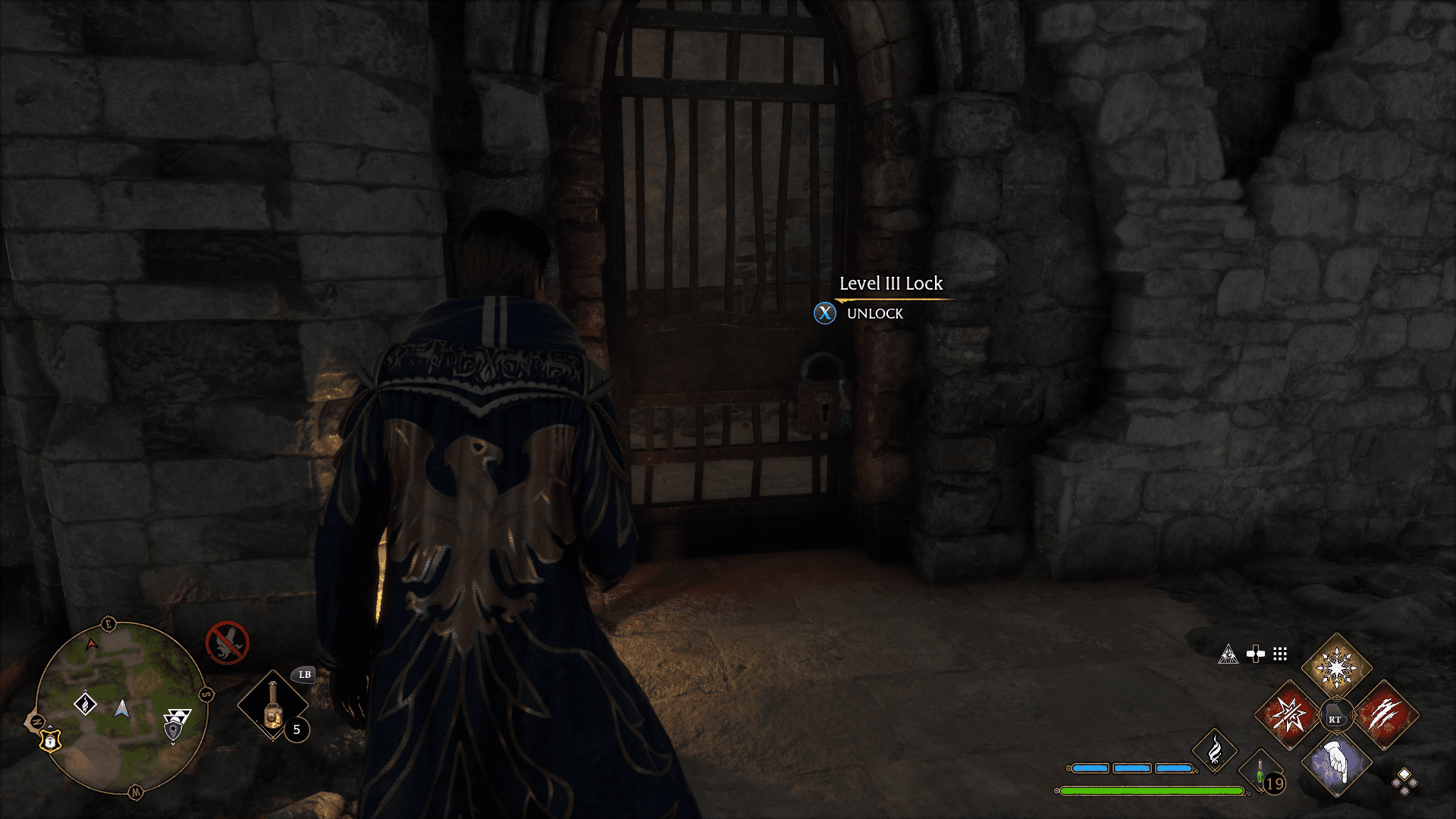
Task: Select the red burst Confringo spell icon
Action: (x=1288, y=715)
